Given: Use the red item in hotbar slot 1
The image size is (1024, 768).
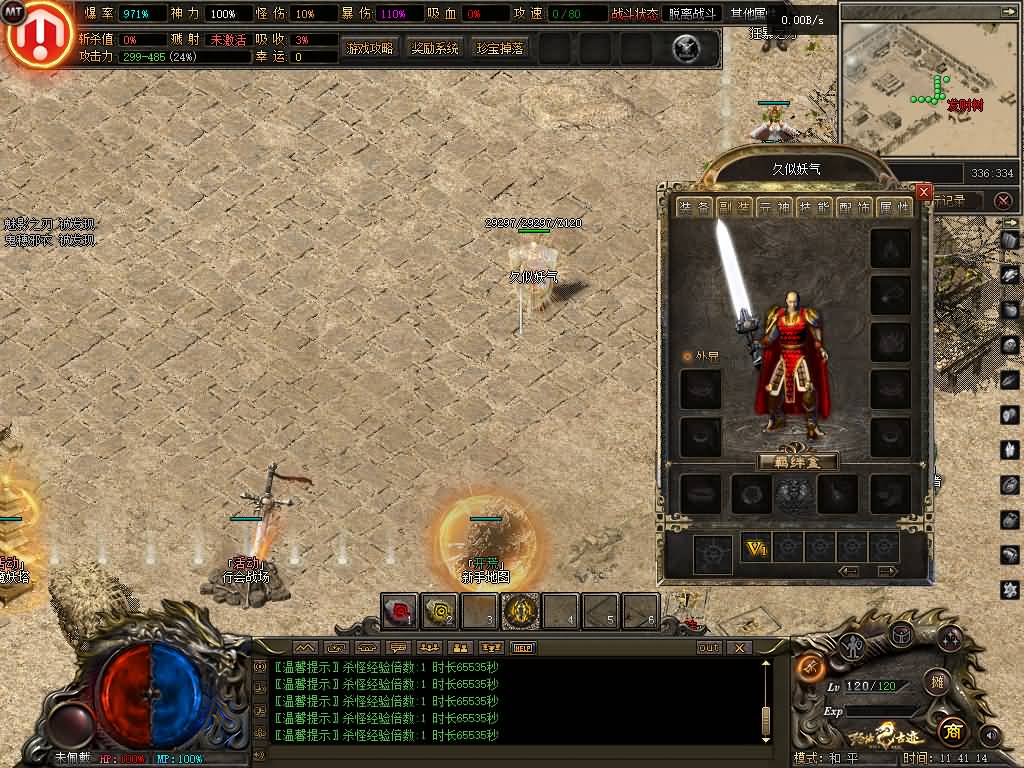Looking at the screenshot, I should 399,610.
